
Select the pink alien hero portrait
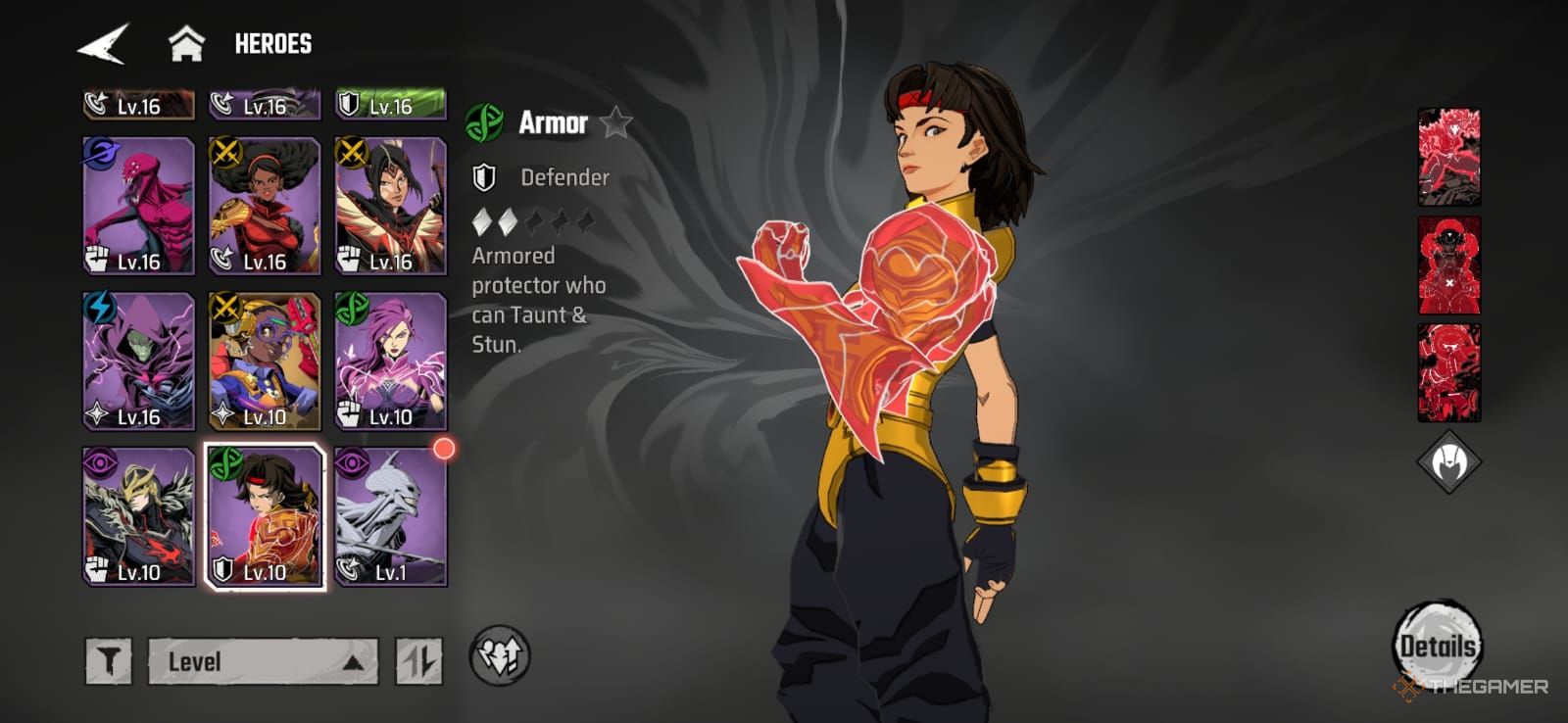138,206
